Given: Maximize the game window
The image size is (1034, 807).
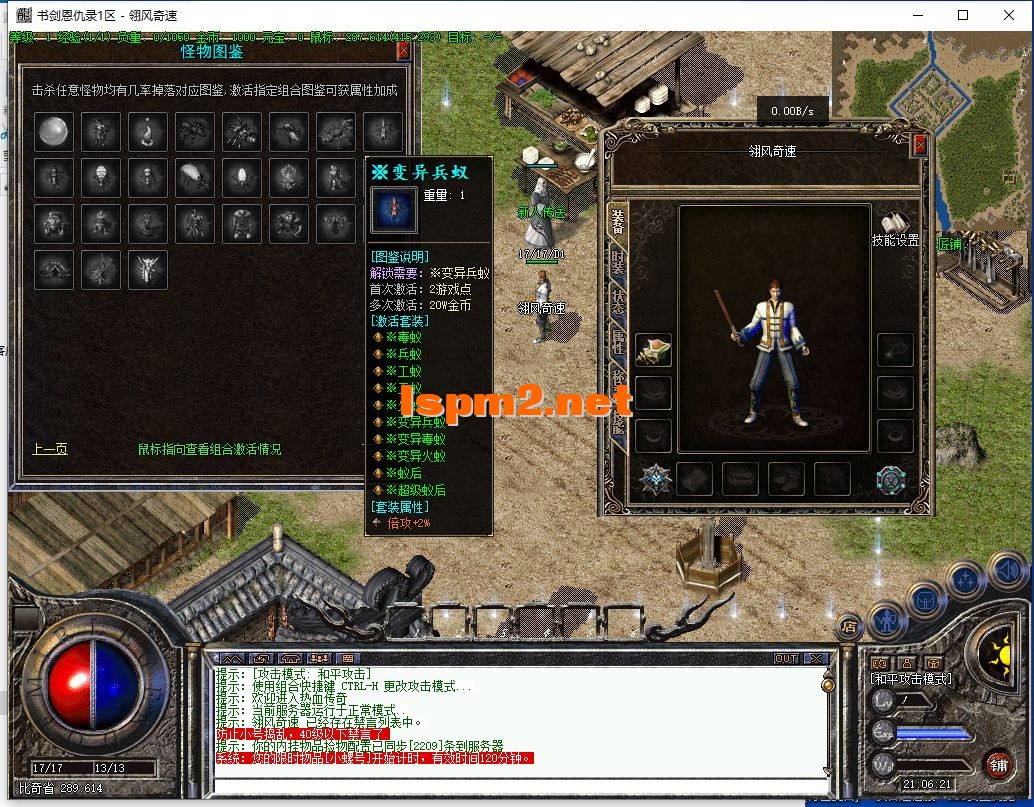Looking at the screenshot, I should tap(963, 15).
